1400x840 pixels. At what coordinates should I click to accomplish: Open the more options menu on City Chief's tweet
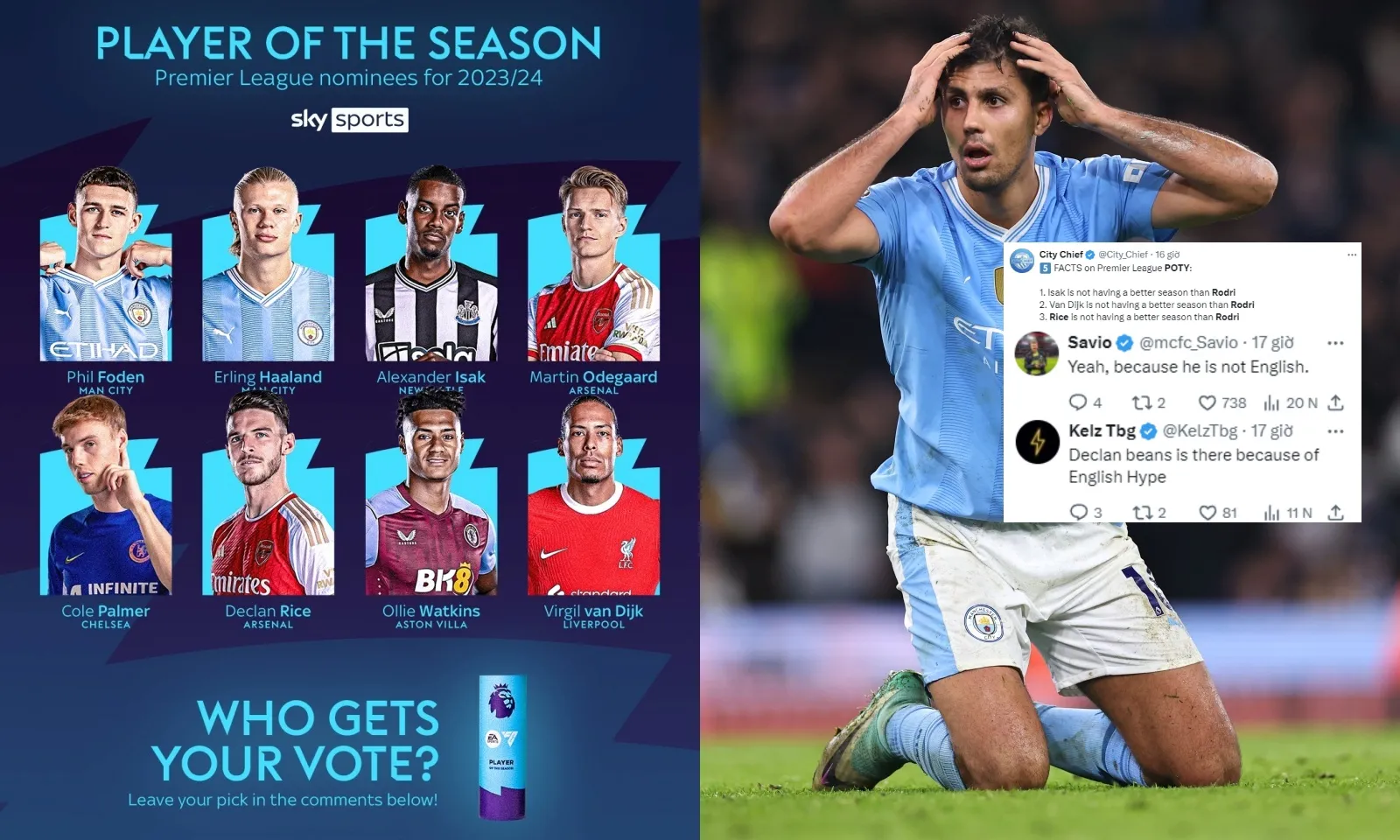click(x=1352, y=255)
